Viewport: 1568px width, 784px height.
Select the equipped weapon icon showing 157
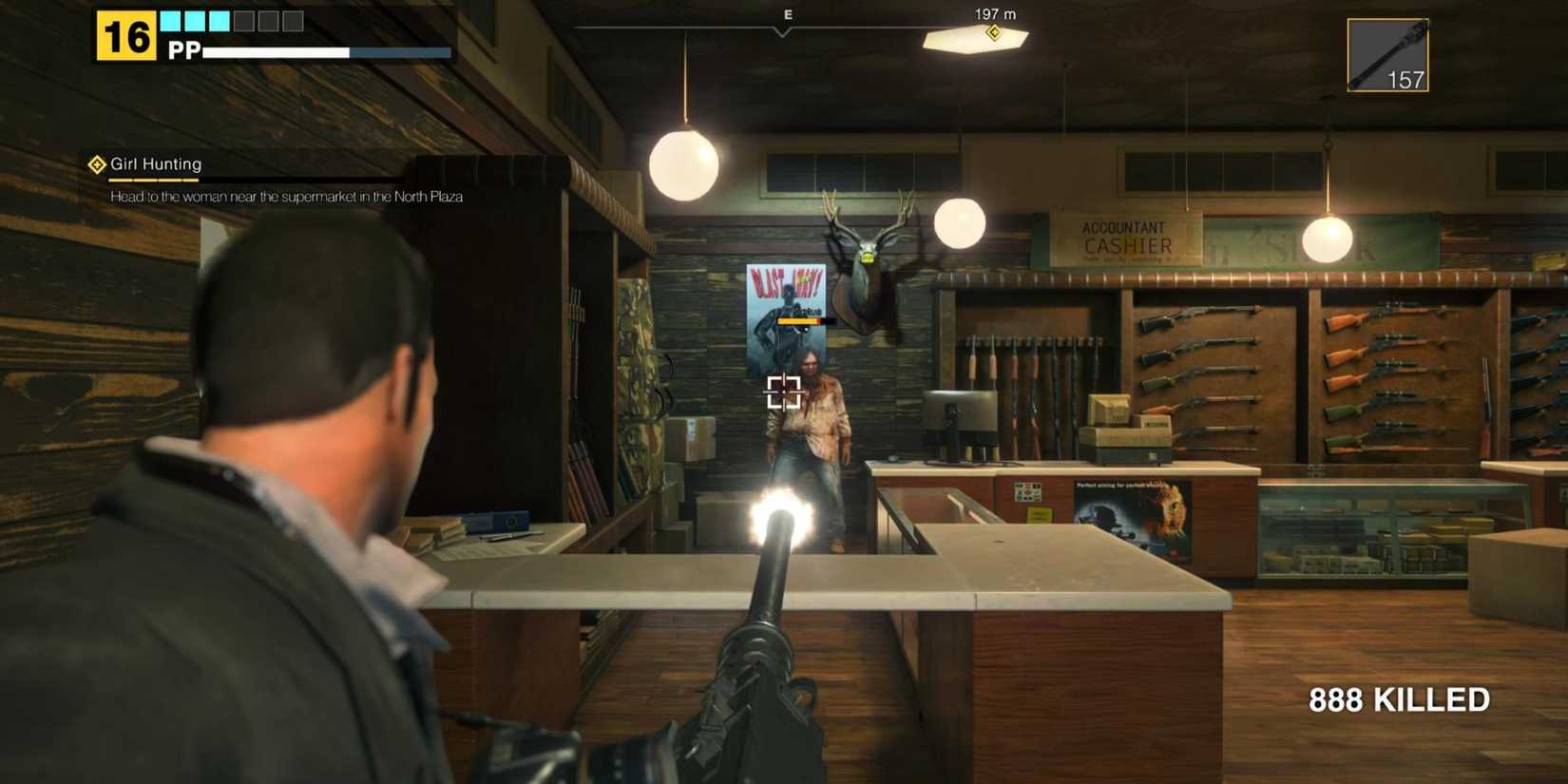[1387, 54]
